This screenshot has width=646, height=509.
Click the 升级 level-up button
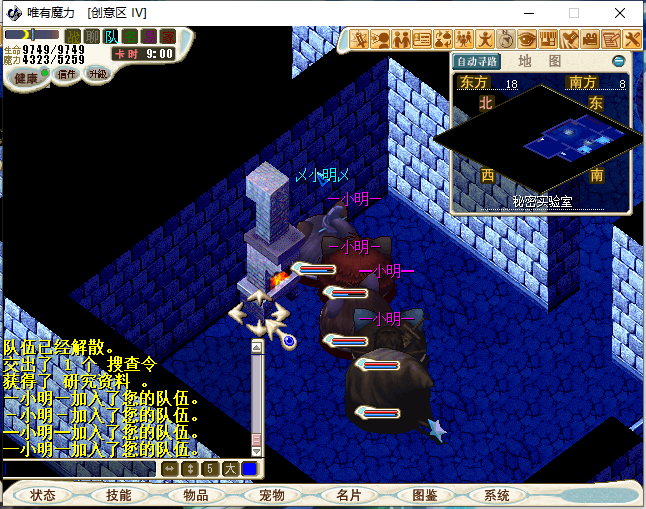click(98, 74)
